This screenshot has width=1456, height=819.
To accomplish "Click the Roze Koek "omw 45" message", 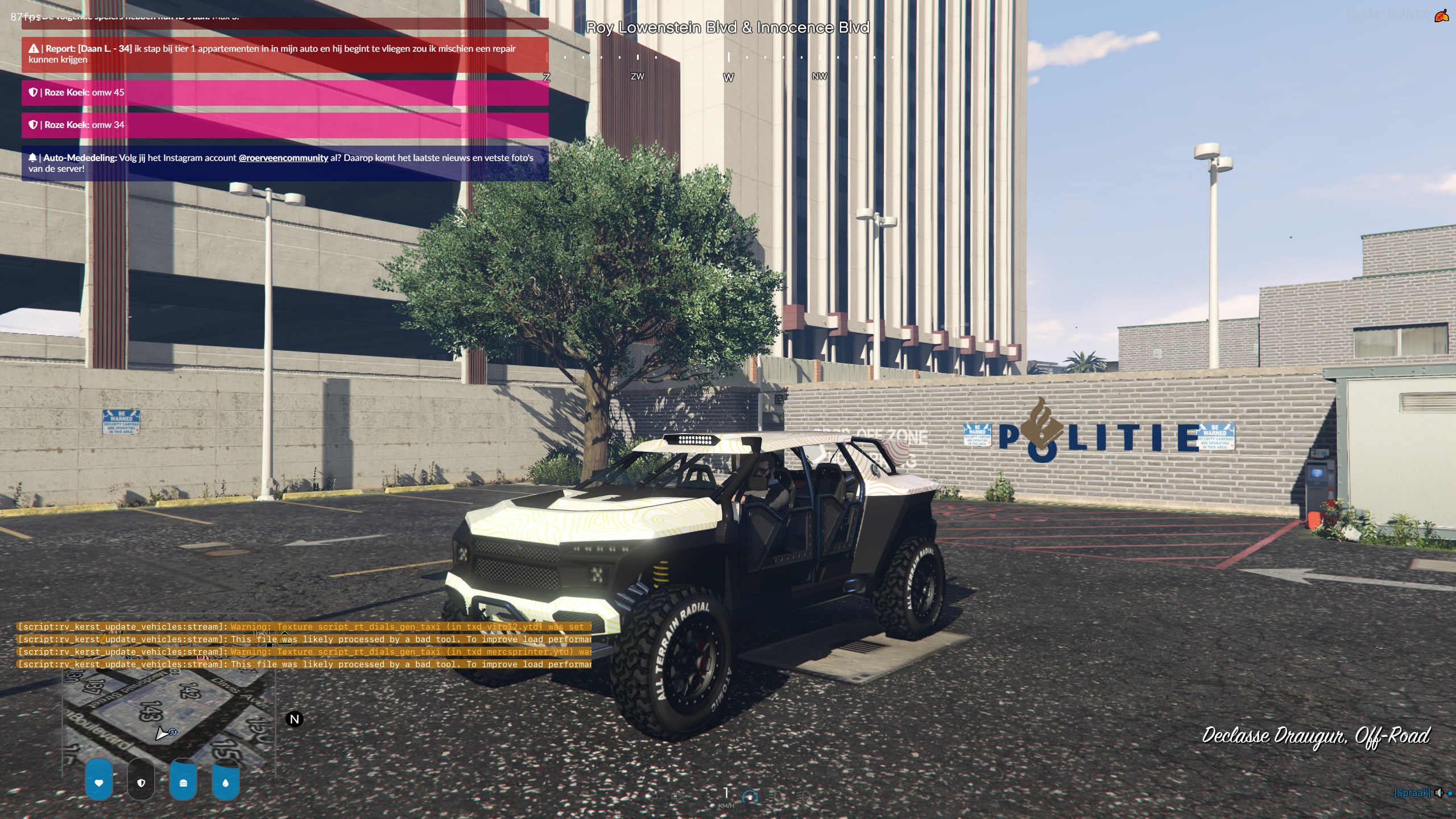I will click(284, 93).
